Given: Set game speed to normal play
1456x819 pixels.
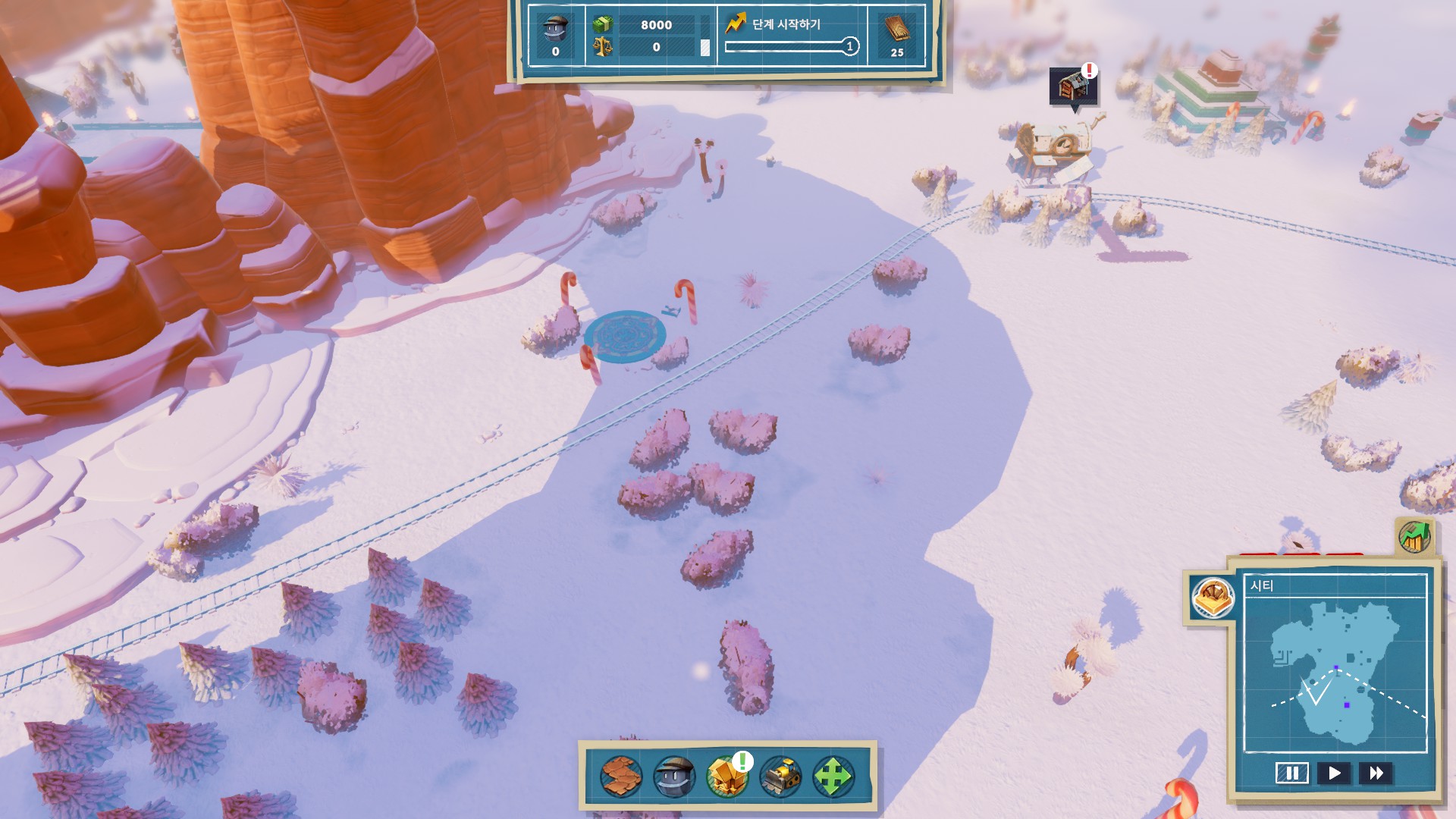Looking at the screenshot, I should tap(1334, 773).
